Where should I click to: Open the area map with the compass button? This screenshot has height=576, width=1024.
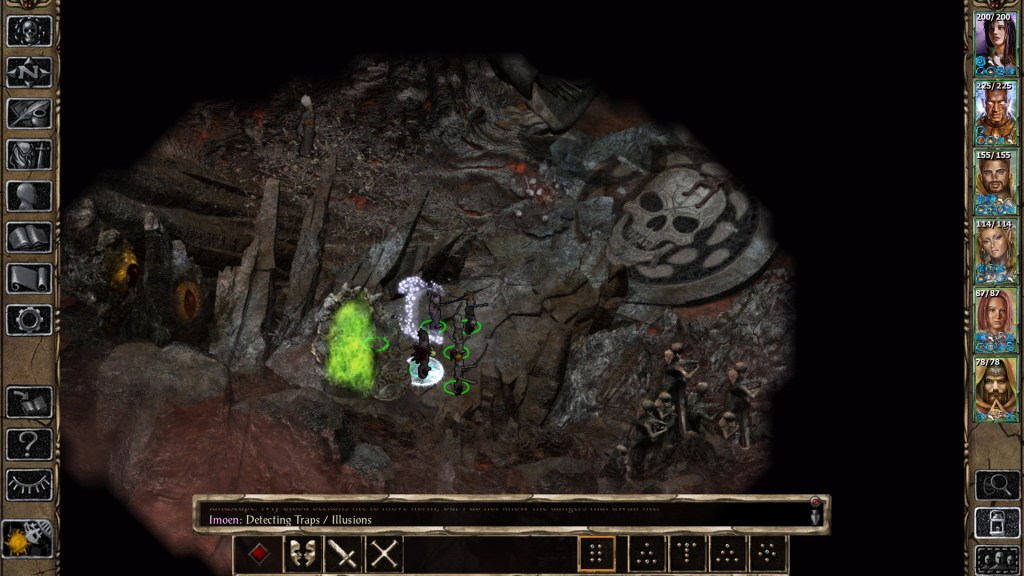point(29,72)
